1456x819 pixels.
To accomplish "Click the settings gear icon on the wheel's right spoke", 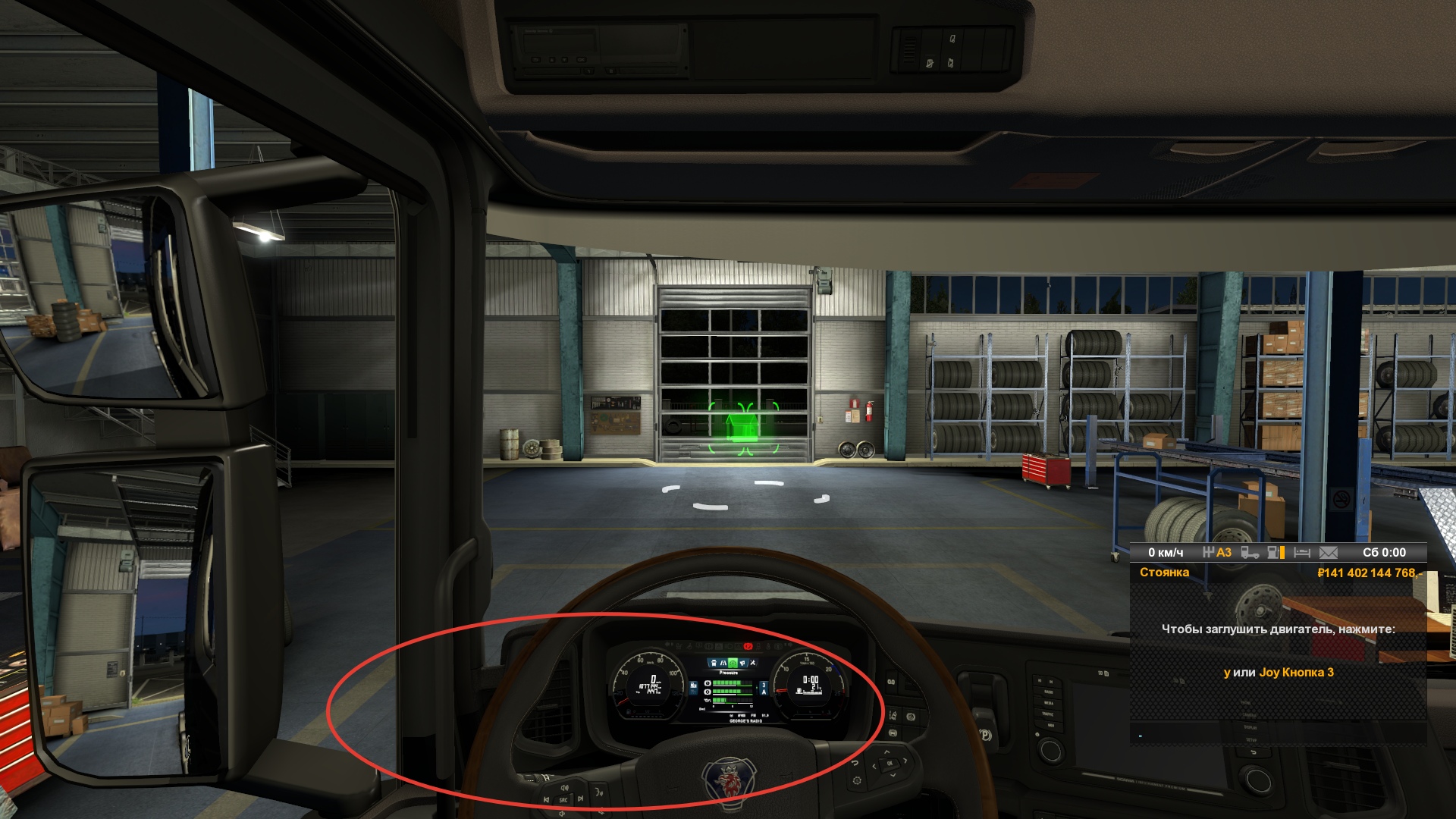I will (x=856, y=781).
